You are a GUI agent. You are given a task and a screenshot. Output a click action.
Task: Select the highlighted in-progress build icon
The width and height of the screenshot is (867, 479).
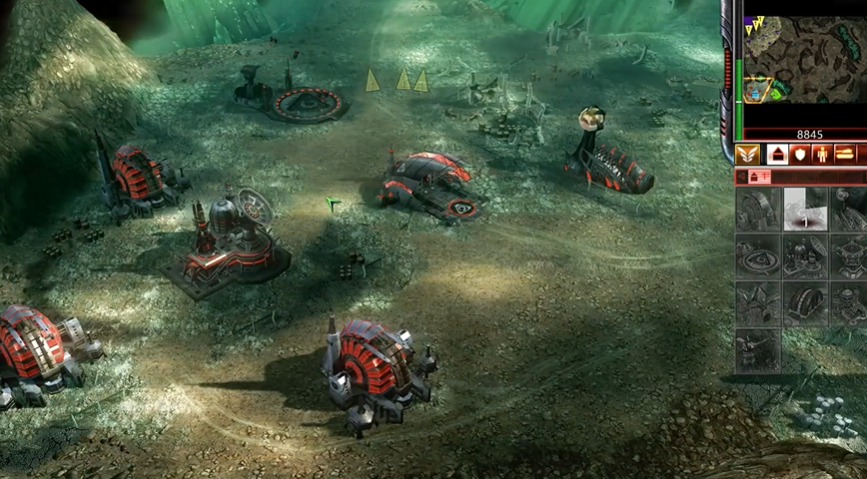pos(804,210)
